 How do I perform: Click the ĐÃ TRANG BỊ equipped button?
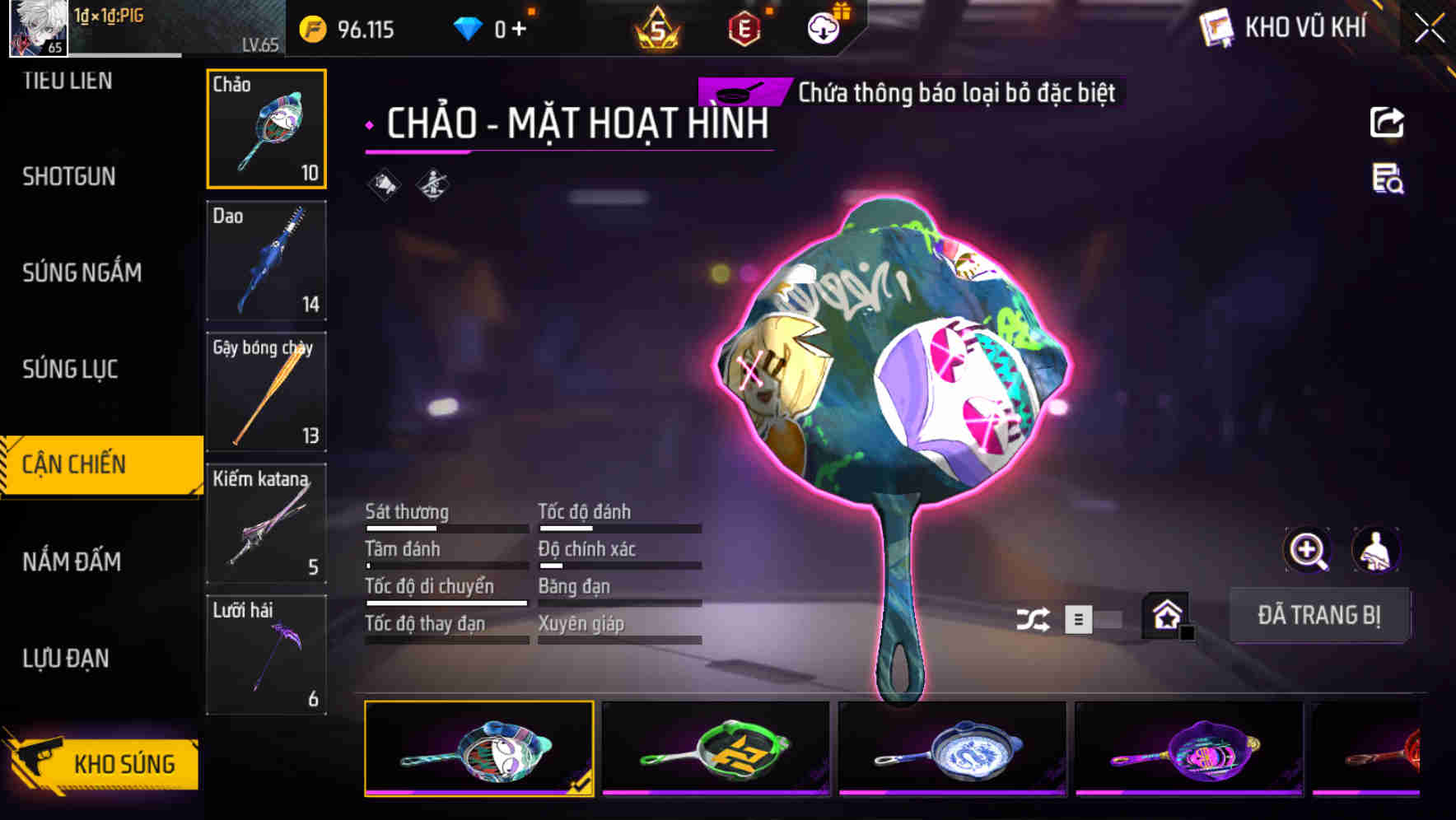(x=1319, y=615)
